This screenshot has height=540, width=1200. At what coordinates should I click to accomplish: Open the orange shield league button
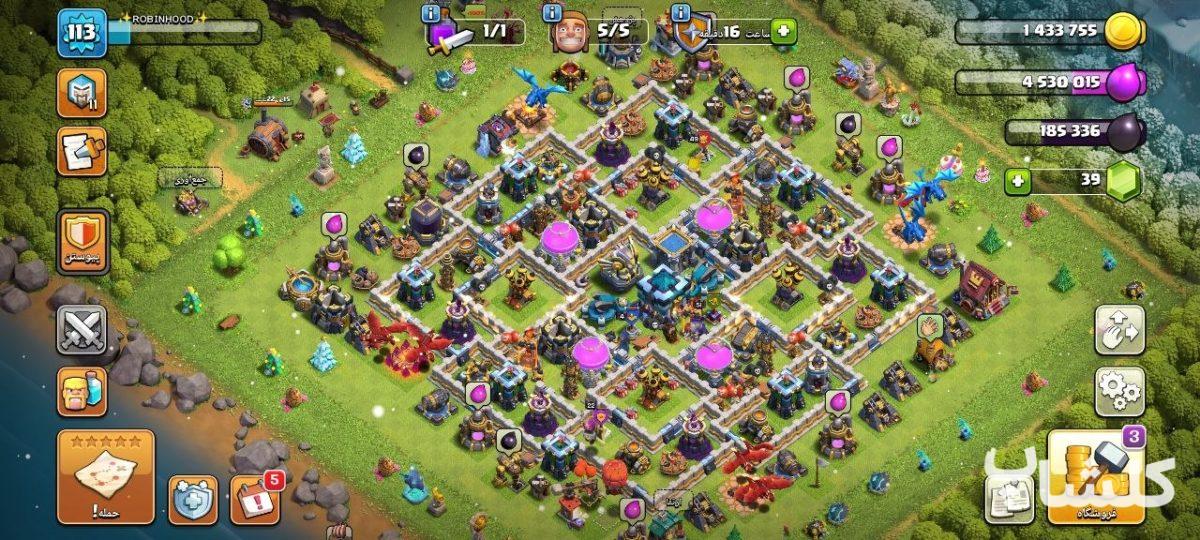tap(82, 241)
